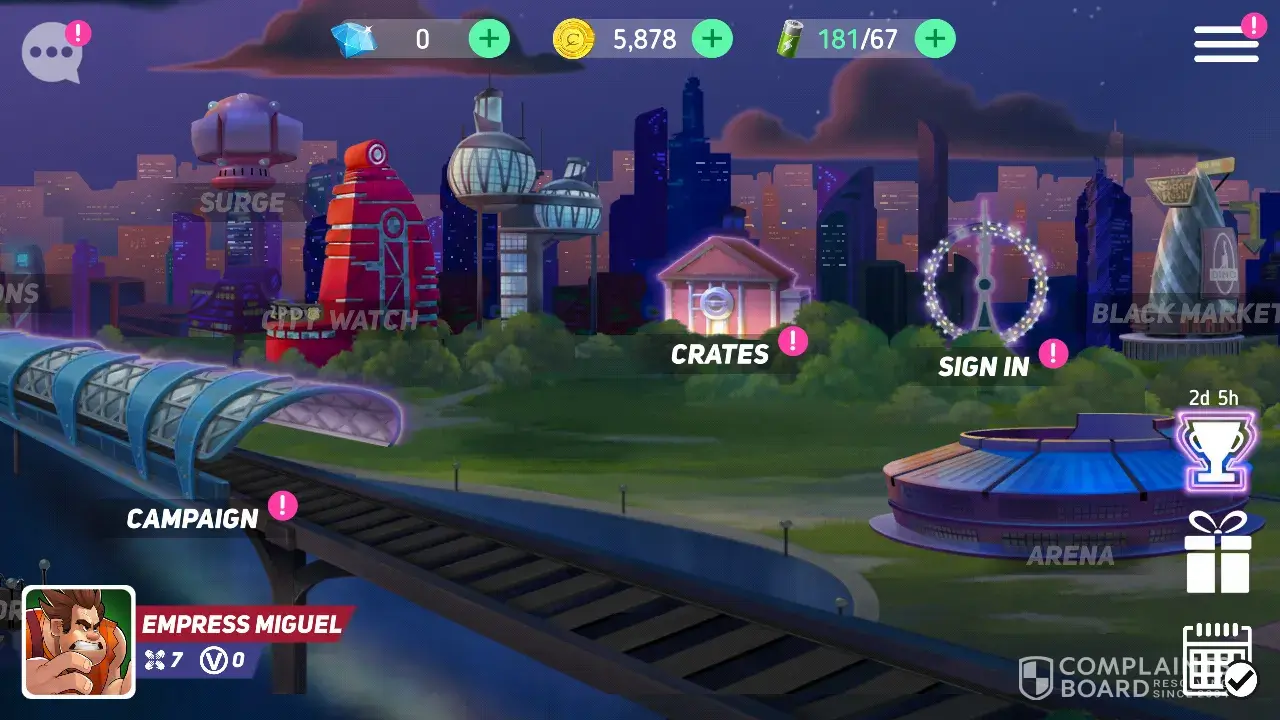Open the hamburger main menu
The image size is (1280, 720).
click(1226, 44)
